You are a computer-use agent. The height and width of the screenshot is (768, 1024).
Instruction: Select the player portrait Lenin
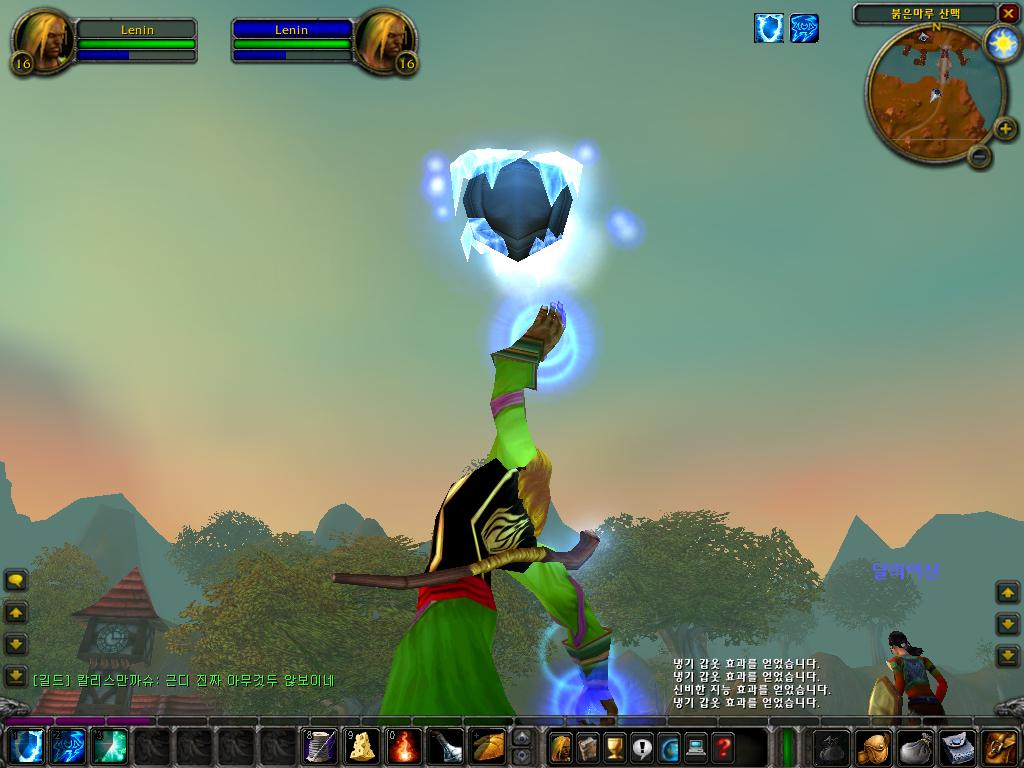[41, 42]
